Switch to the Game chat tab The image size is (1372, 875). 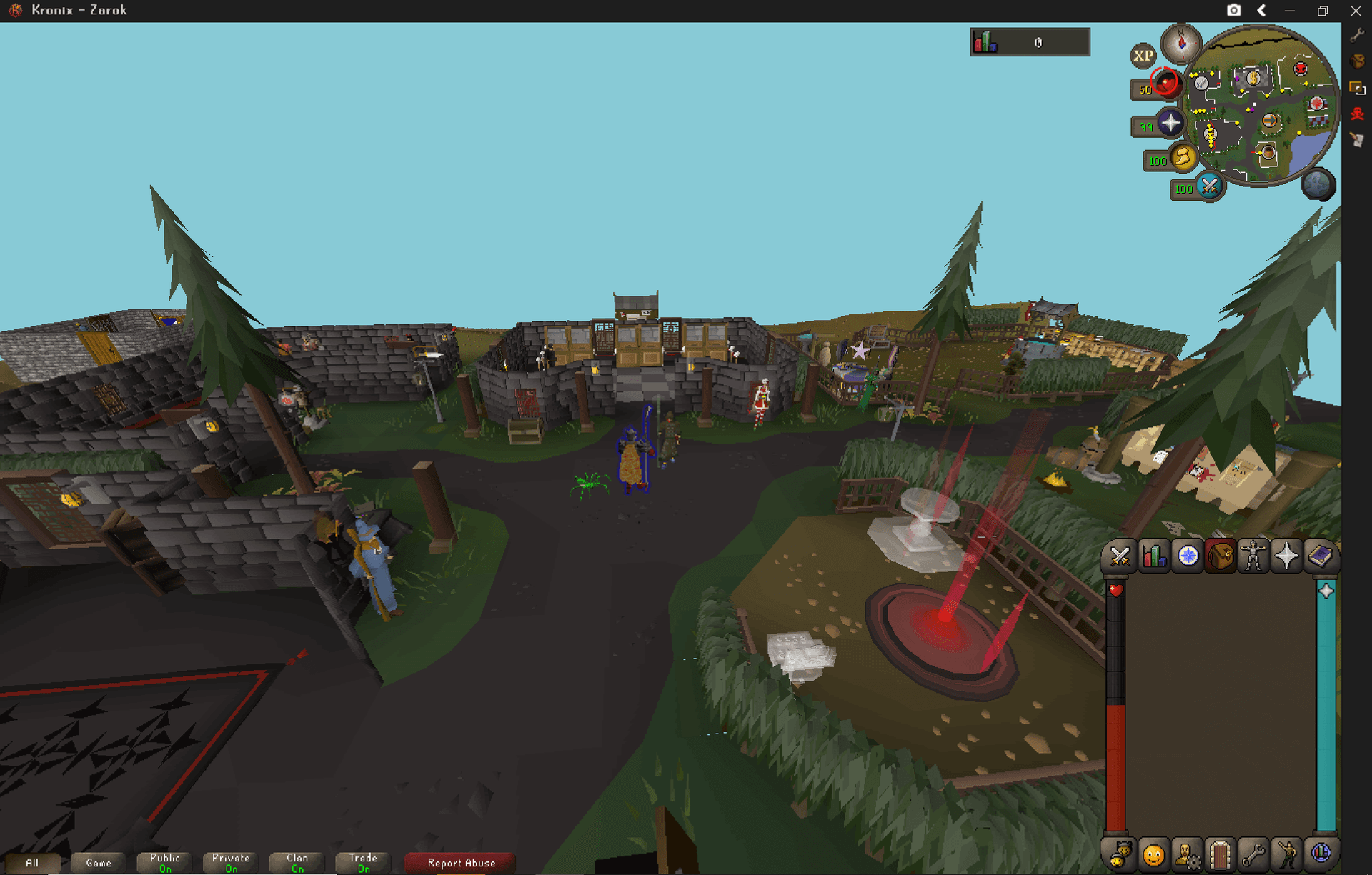point(98,862)
